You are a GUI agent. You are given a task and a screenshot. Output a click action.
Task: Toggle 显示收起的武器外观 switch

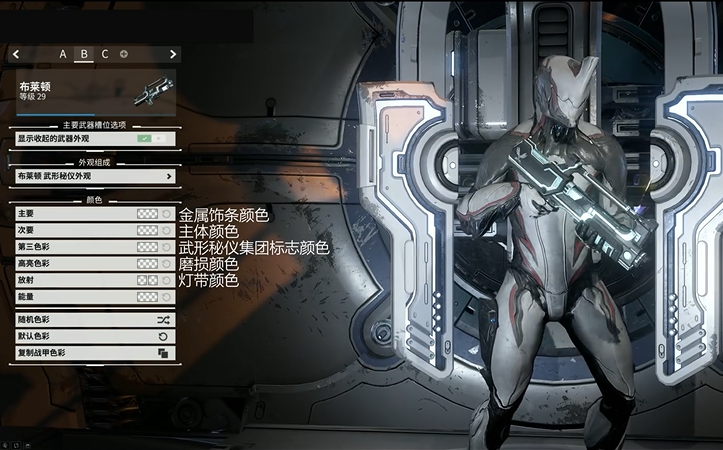(155, 137)
